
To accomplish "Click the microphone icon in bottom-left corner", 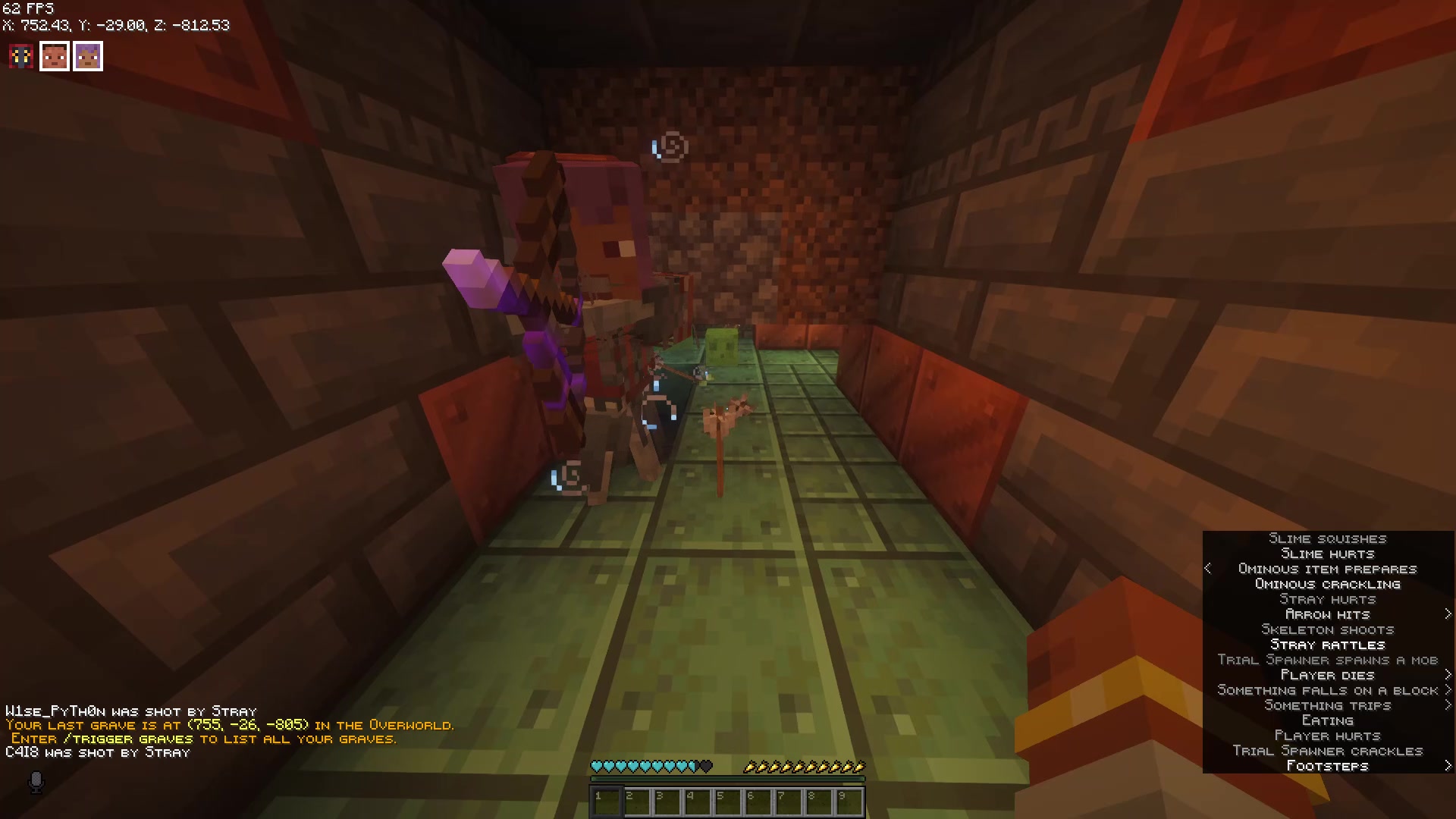I will (36, 783).
